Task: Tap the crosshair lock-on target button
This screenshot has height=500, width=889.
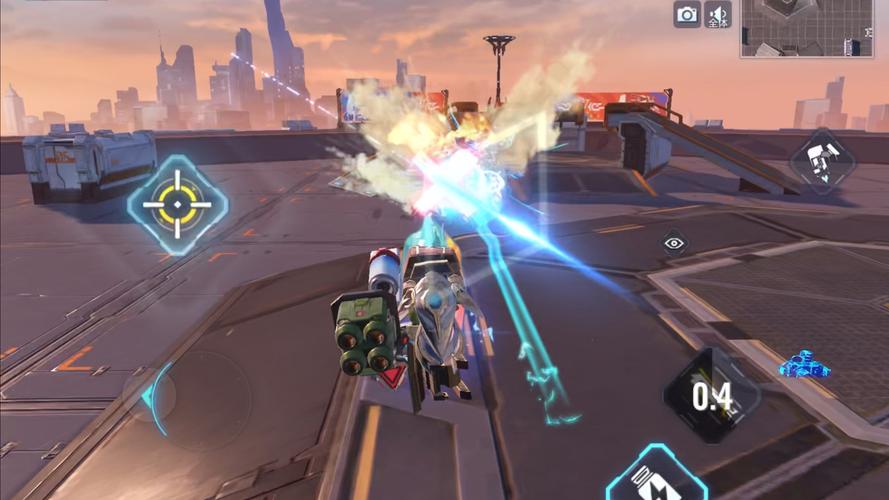Action: 178,204
